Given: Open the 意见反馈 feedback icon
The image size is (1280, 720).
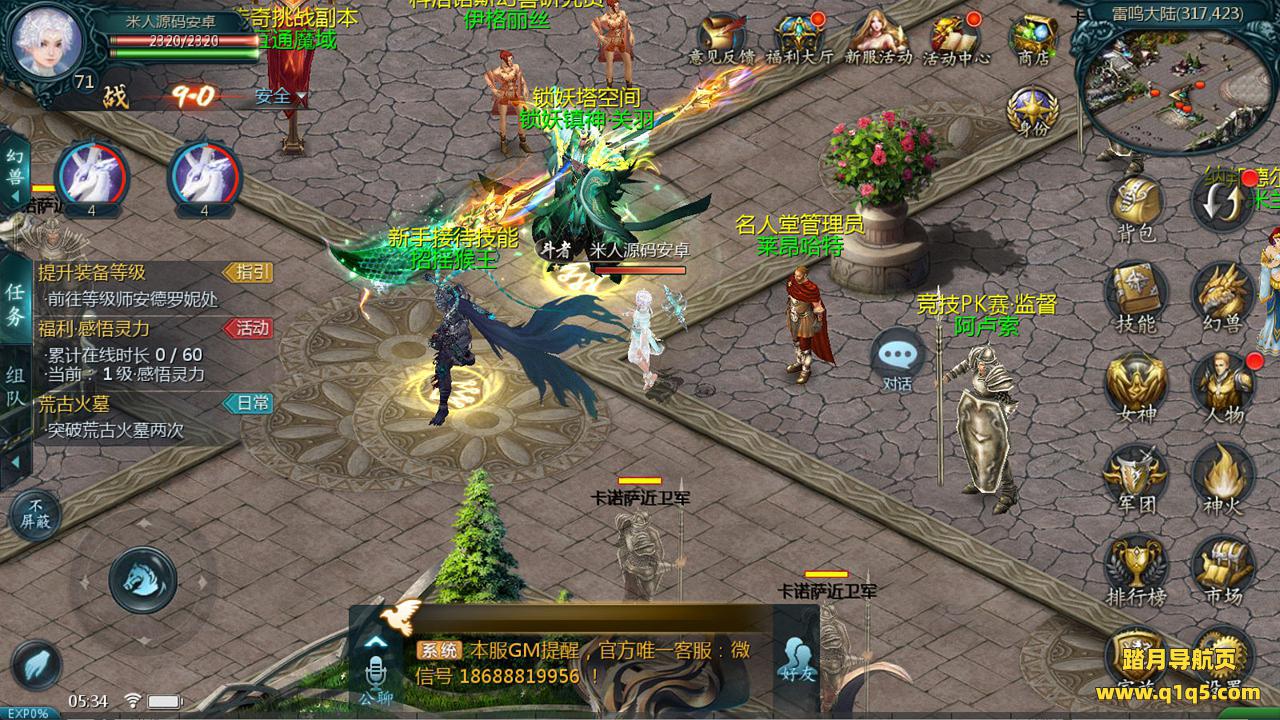Looking at the screenshot, I should [722, 38].
